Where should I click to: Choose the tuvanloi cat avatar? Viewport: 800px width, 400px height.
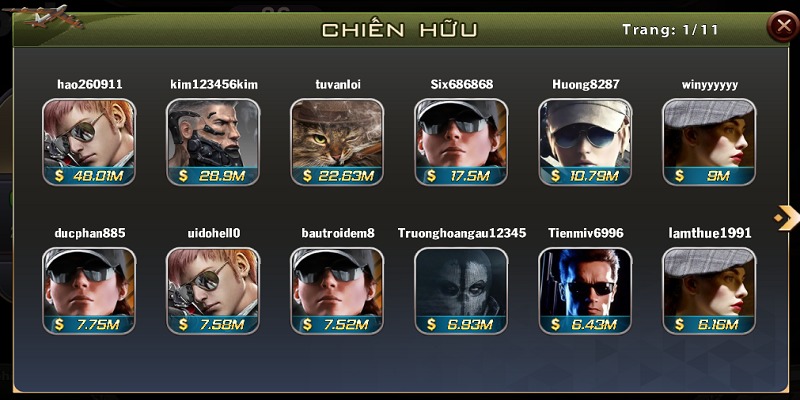pyautogui.click(x=337, y=141)
